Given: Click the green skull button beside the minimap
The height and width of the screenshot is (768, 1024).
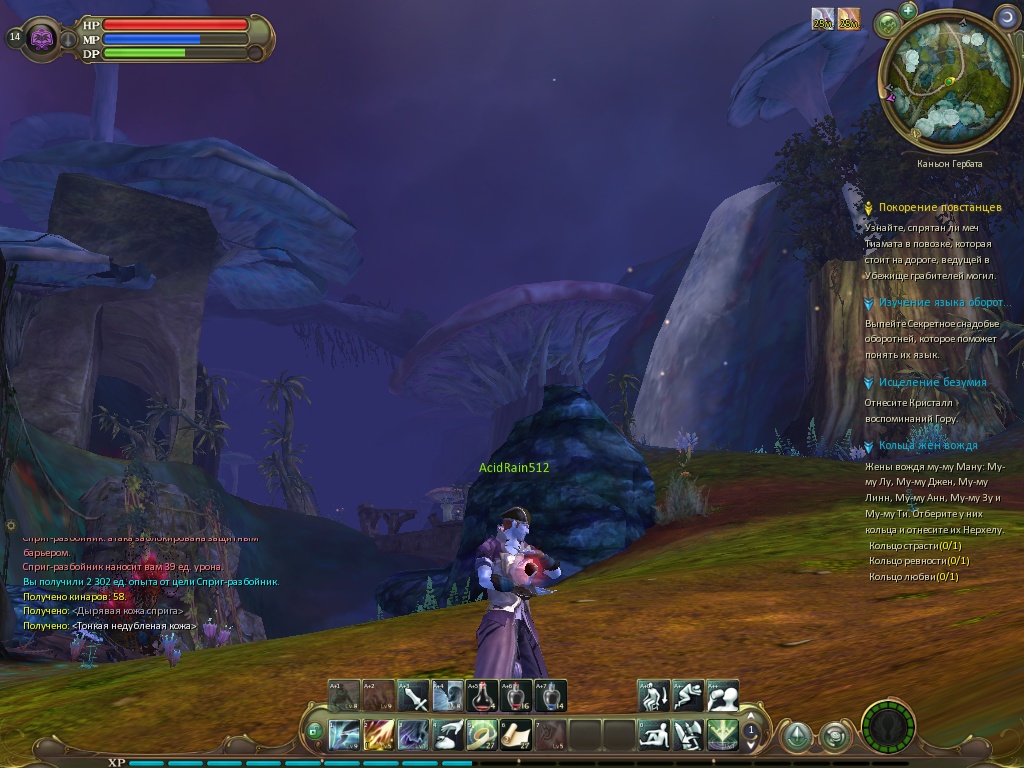Looking at the screenshot, I should 887,23.
